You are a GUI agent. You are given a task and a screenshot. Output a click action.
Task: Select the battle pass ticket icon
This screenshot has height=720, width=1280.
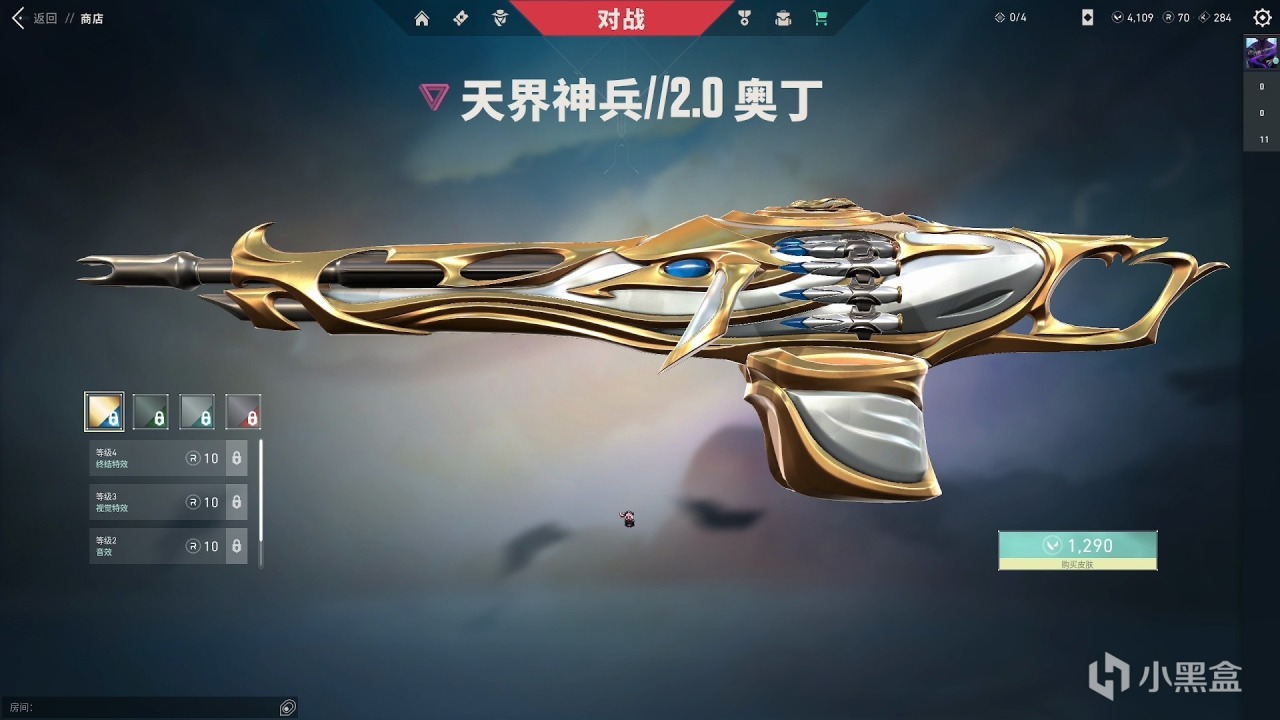460,18
